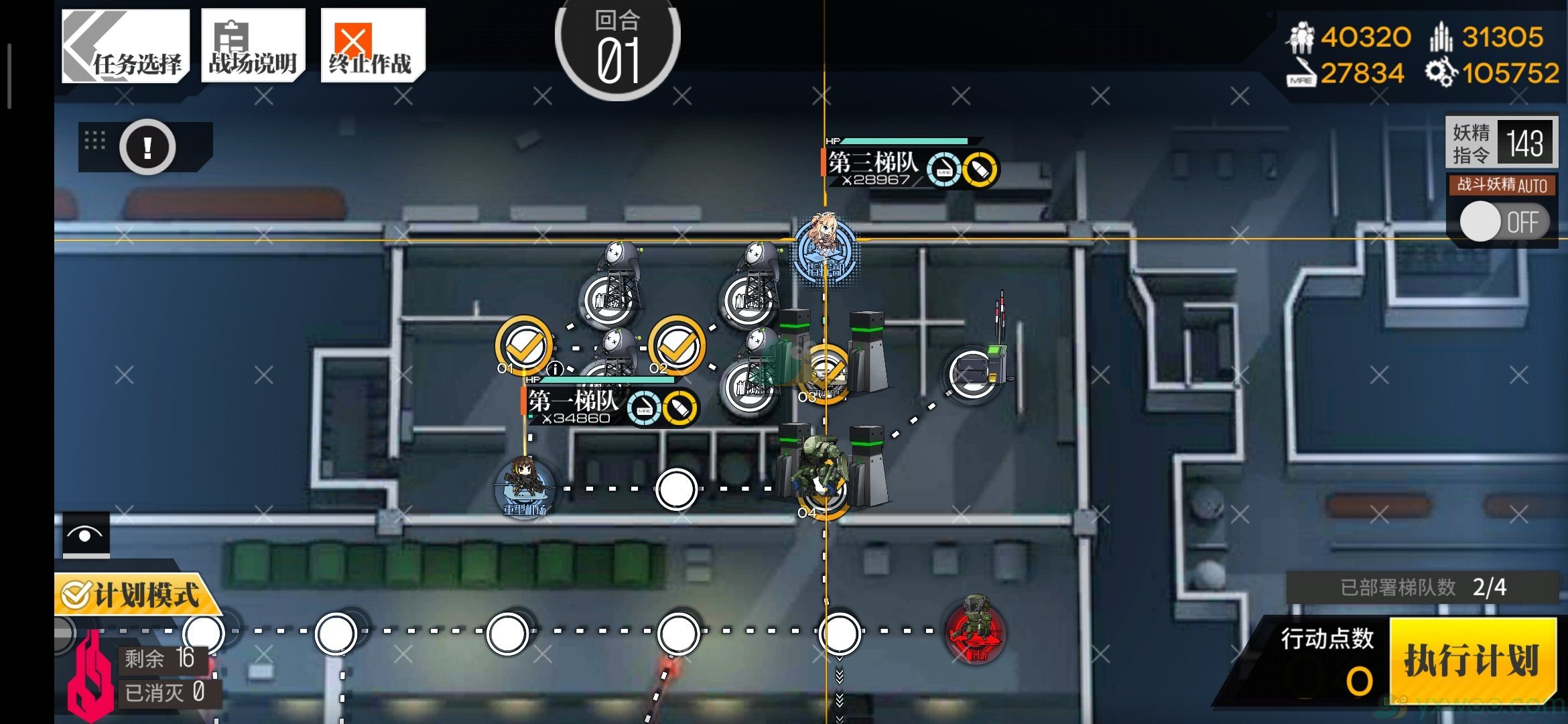Click the small info icon near waypoint 01
This screenshot has width=1568, height=724.
point(555,369)
